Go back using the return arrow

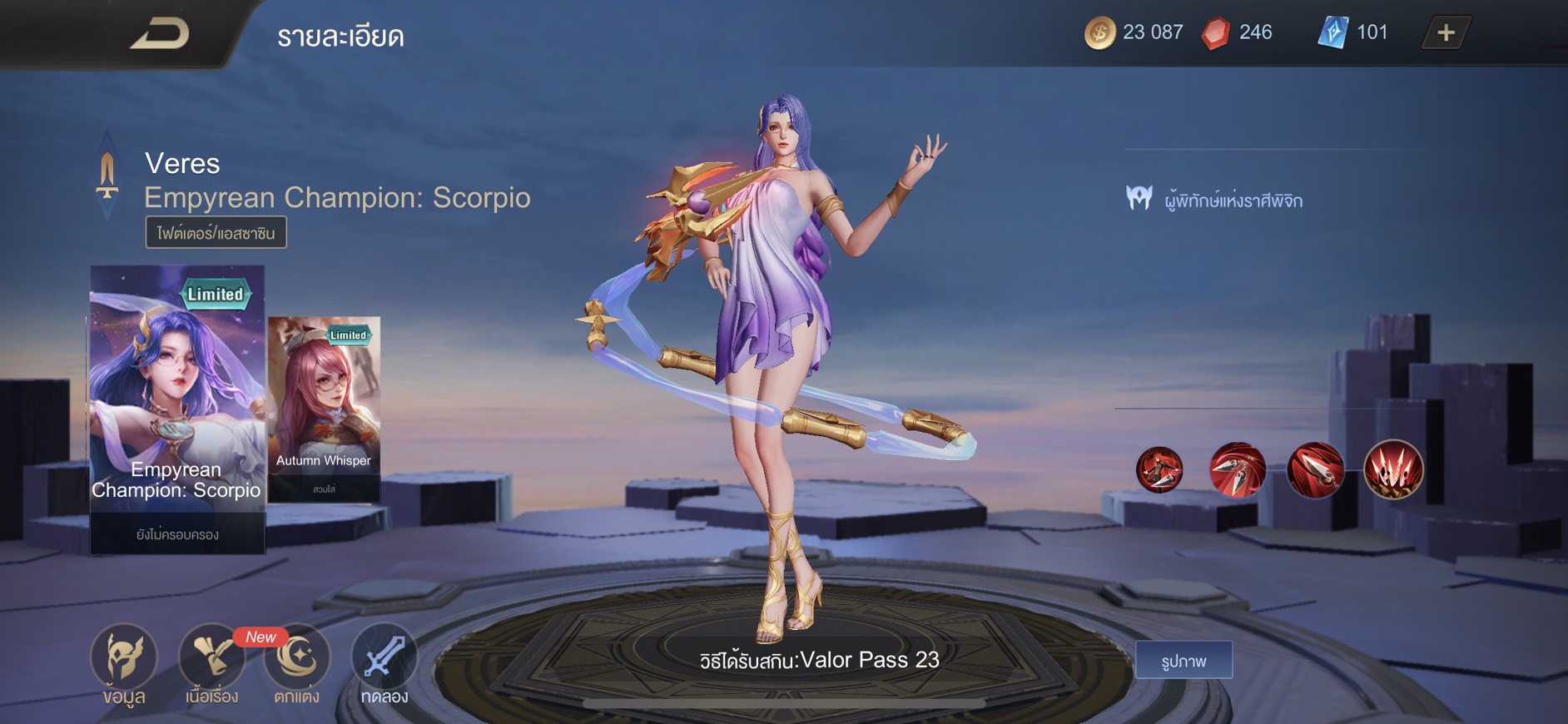coord(160,34)
